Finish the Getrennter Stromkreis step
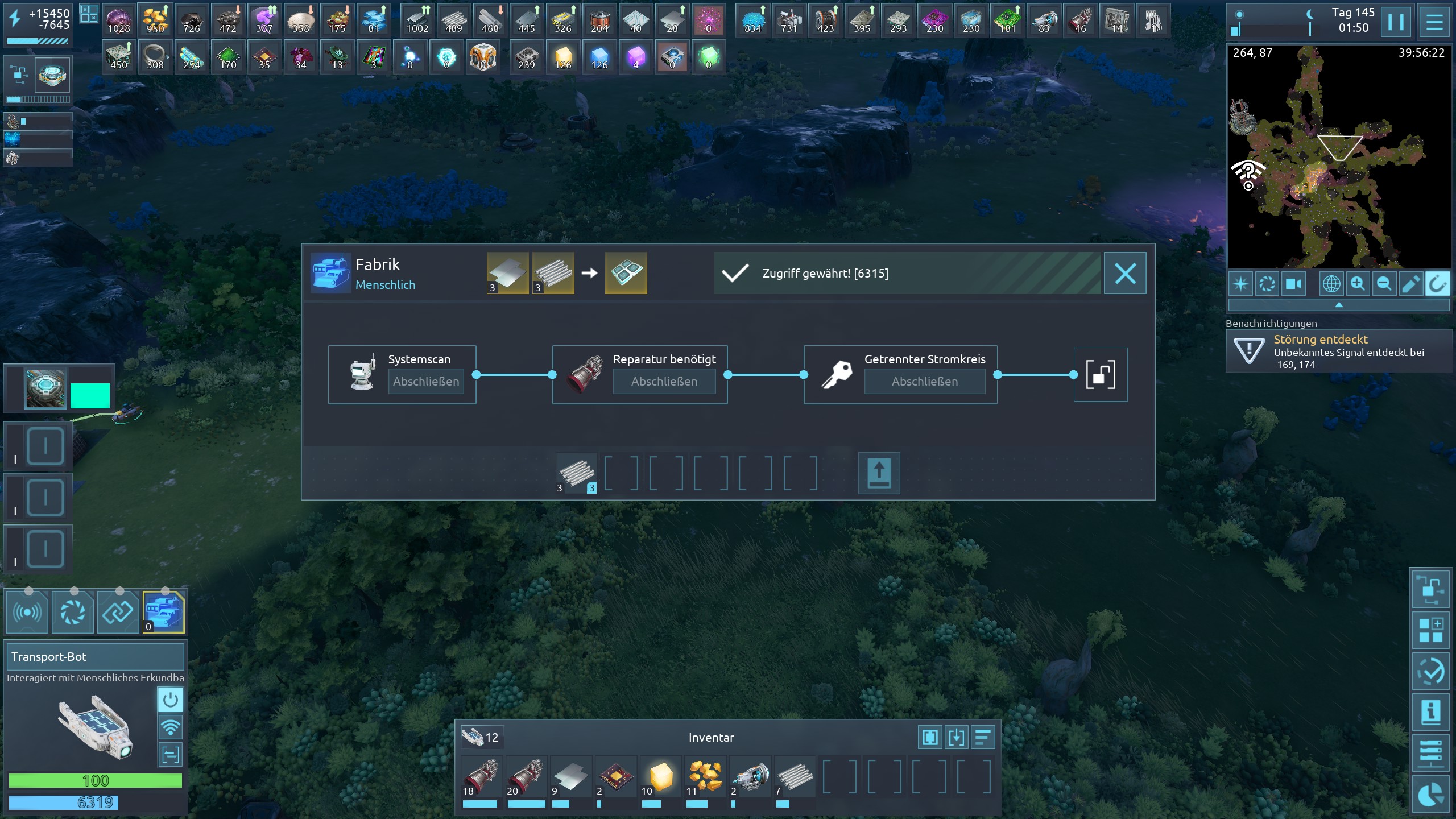This screenshot has width=1456, height=819. [924, 381]
